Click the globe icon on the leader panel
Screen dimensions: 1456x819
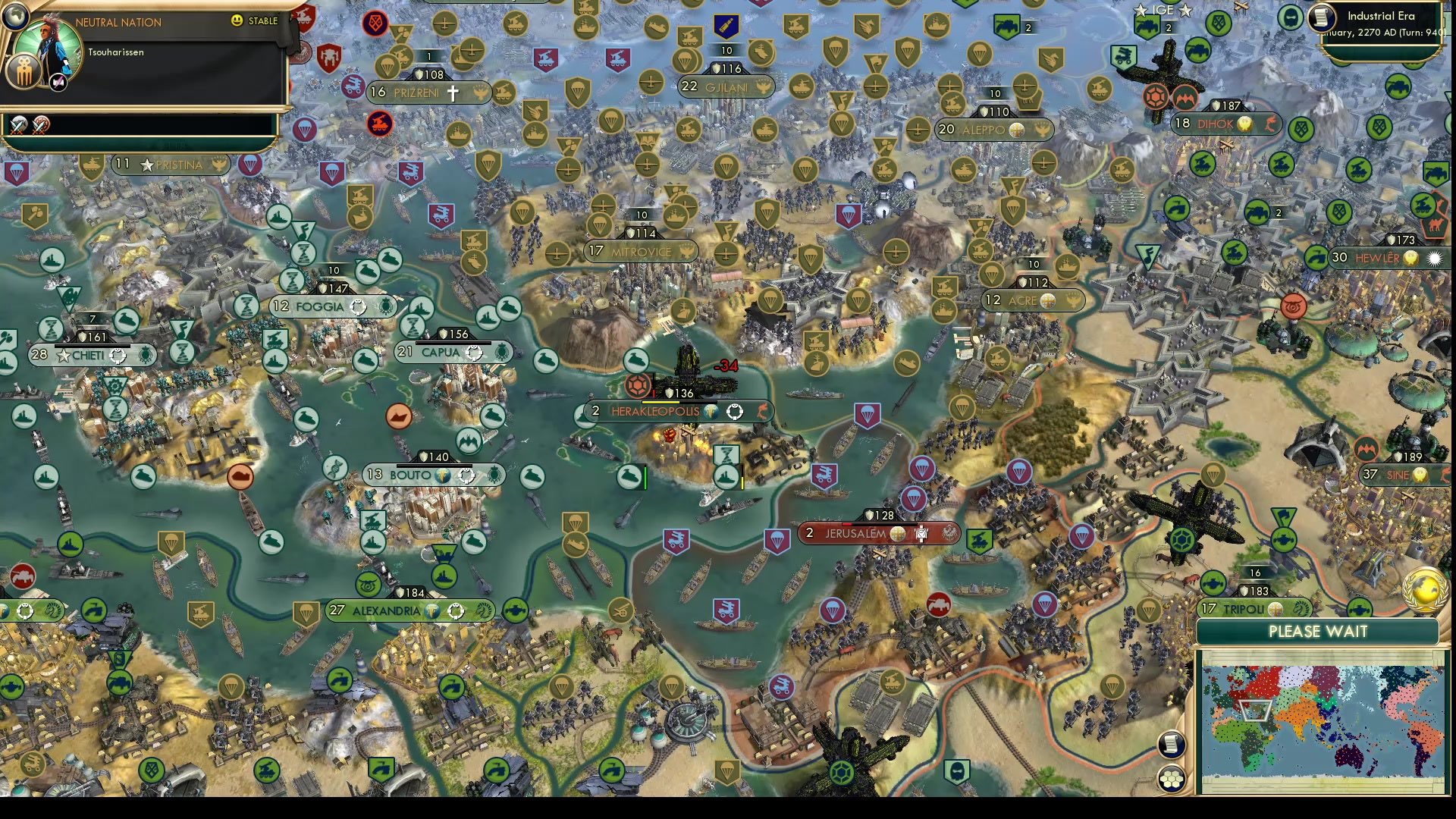(16, 17)
